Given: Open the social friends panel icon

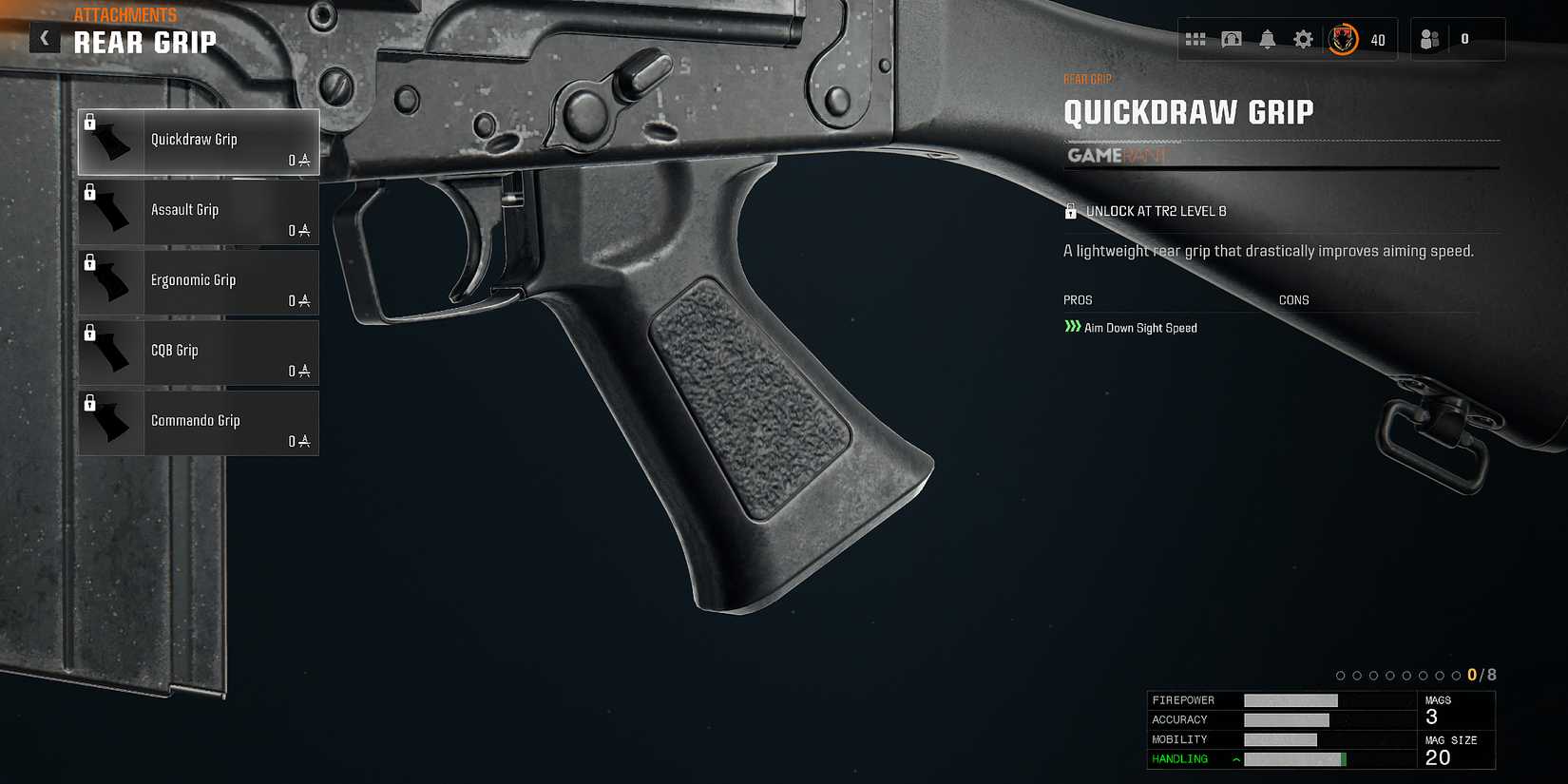Looking at the screenshot, I should (1430, 40).
